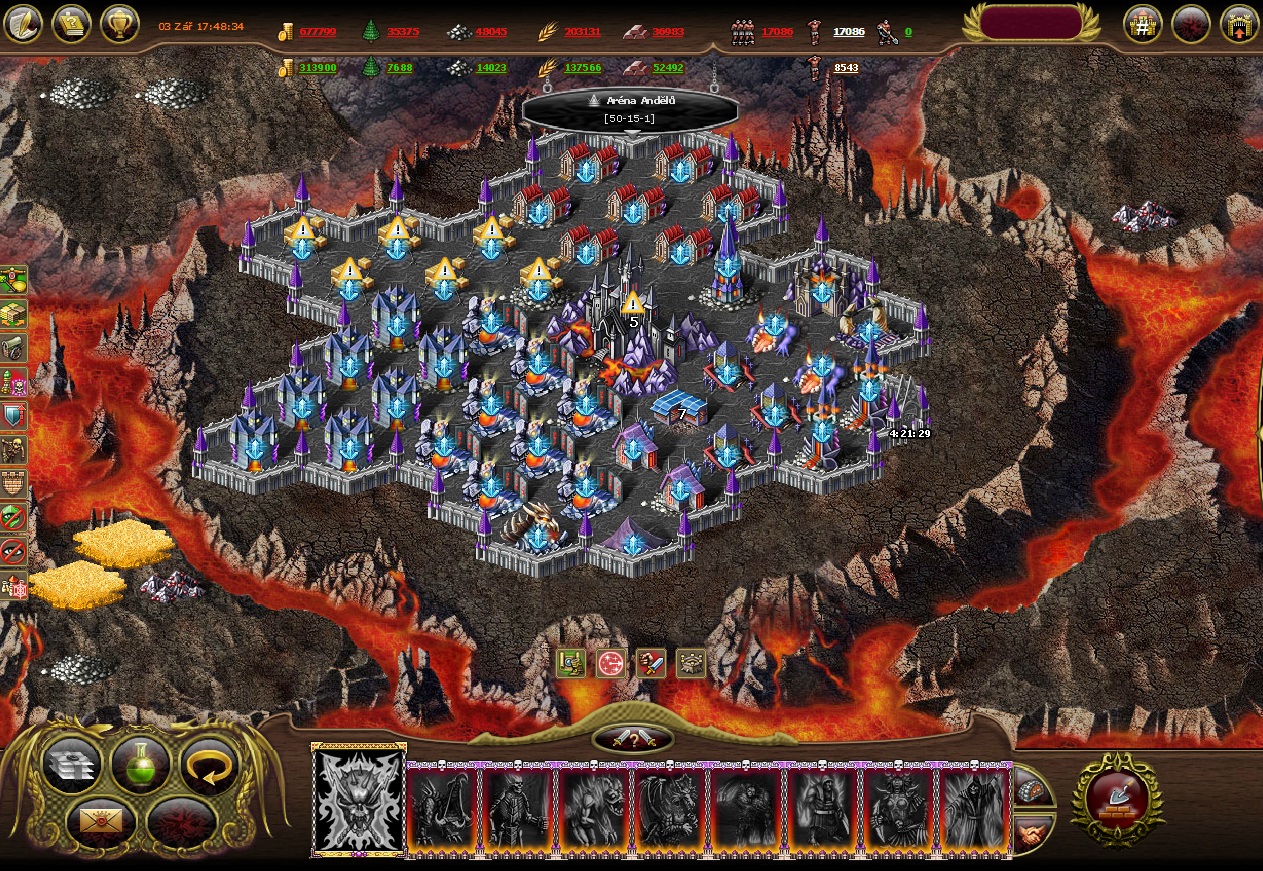The height and width of the screenshot is (871, 1263).
Task: Choose the hooded grim reaper unit portrait
Action: [974, 809]
